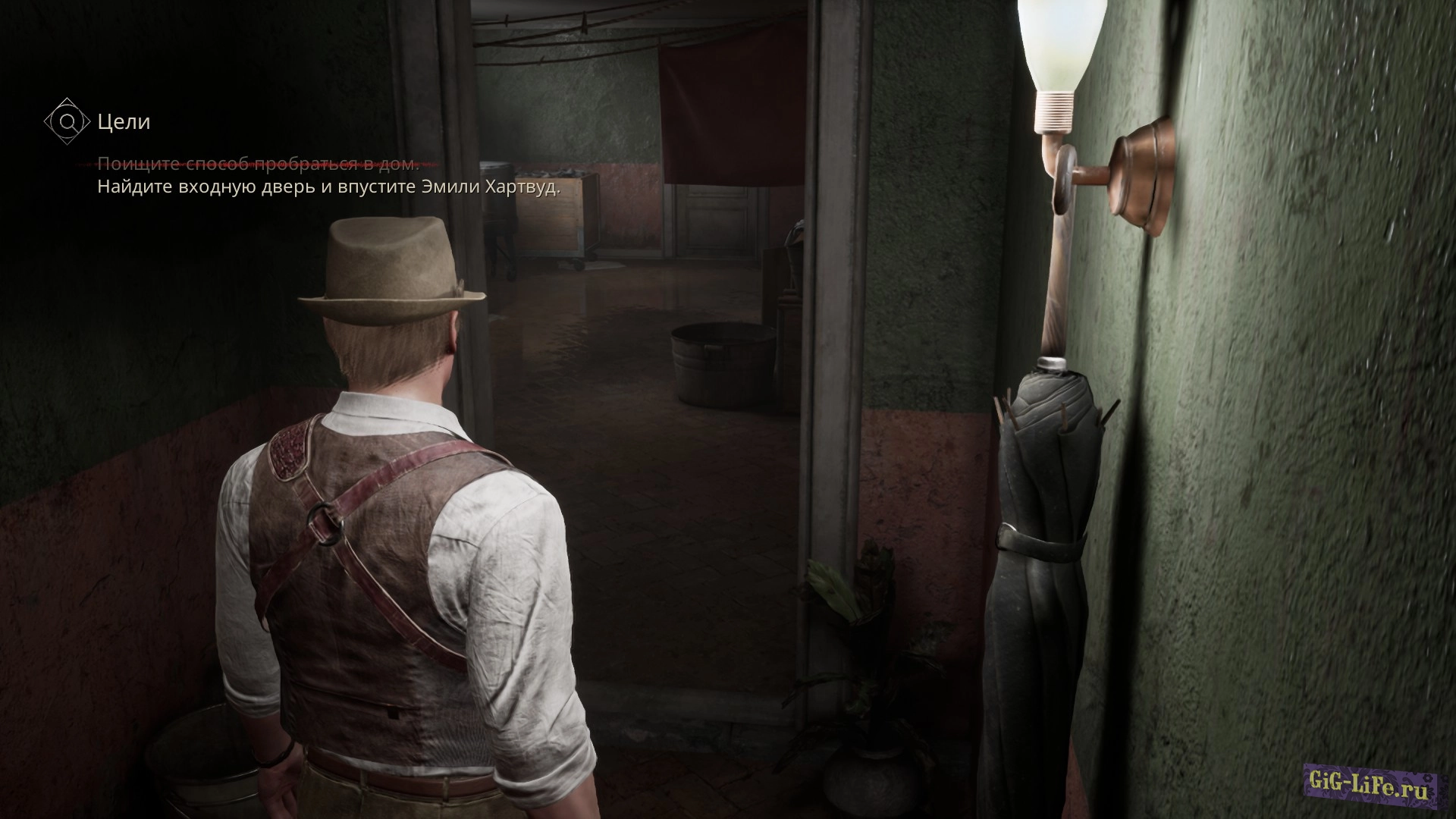This screenshot has height=819, width=1456.
Task: Open the "Цели" objectives tracker header
Action: (124, 121)
